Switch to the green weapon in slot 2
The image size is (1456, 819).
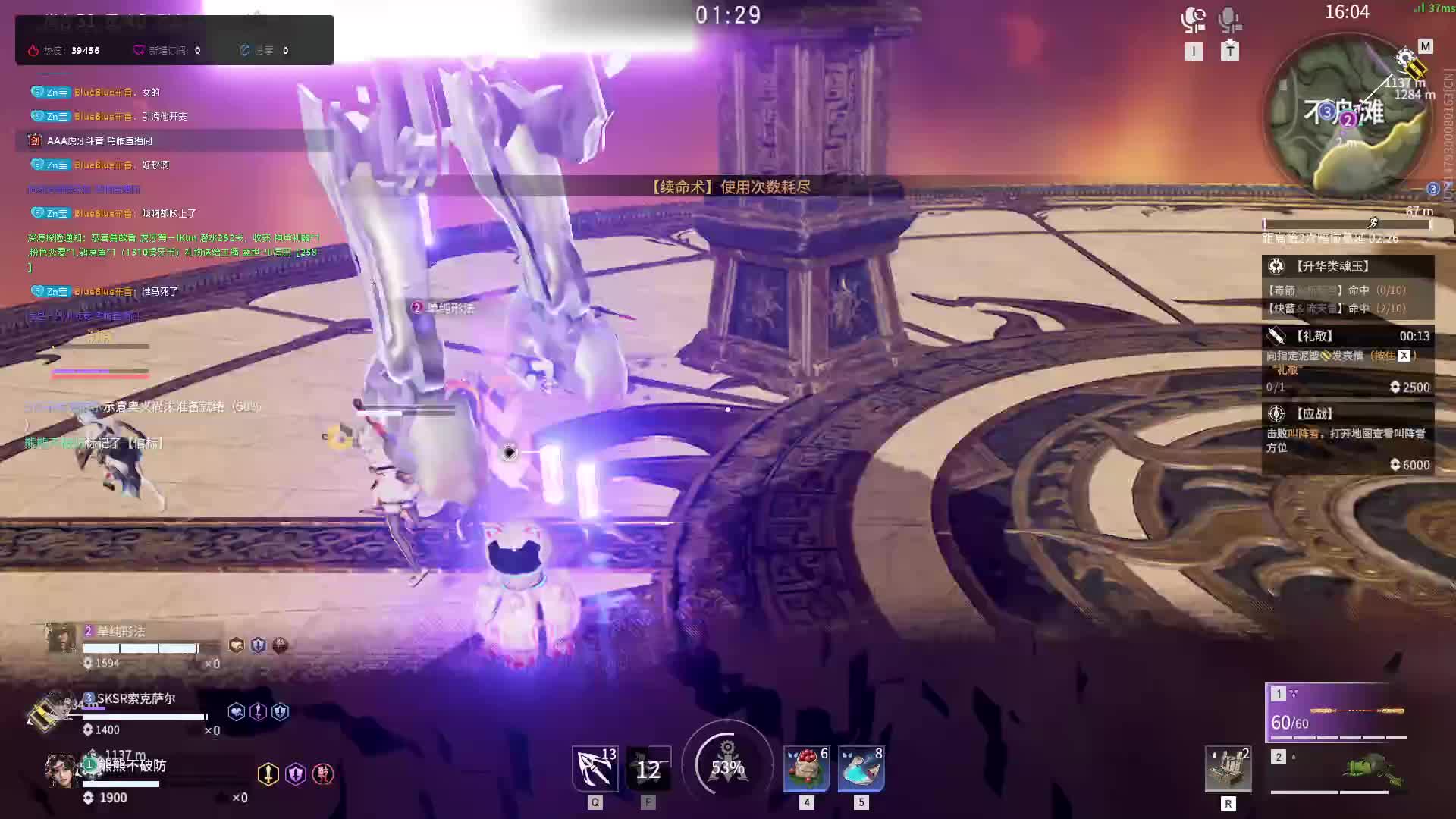1338,770
